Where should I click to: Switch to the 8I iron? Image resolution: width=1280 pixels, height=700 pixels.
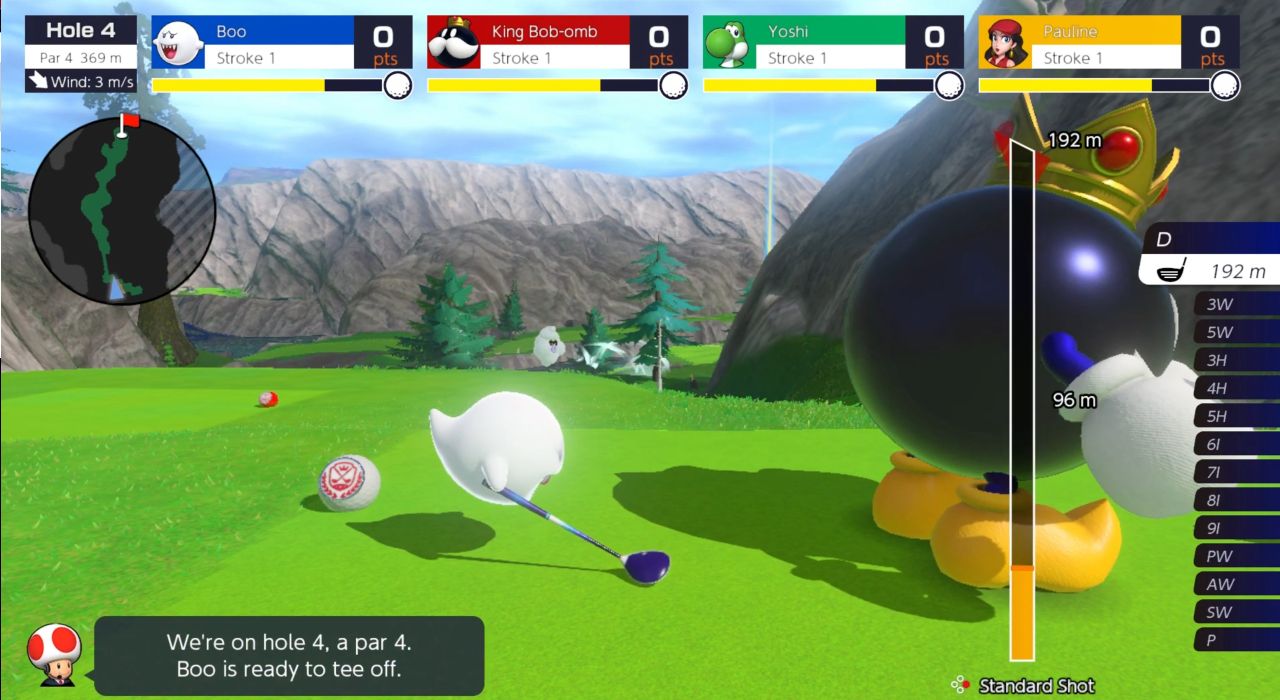coord(1235,500)
